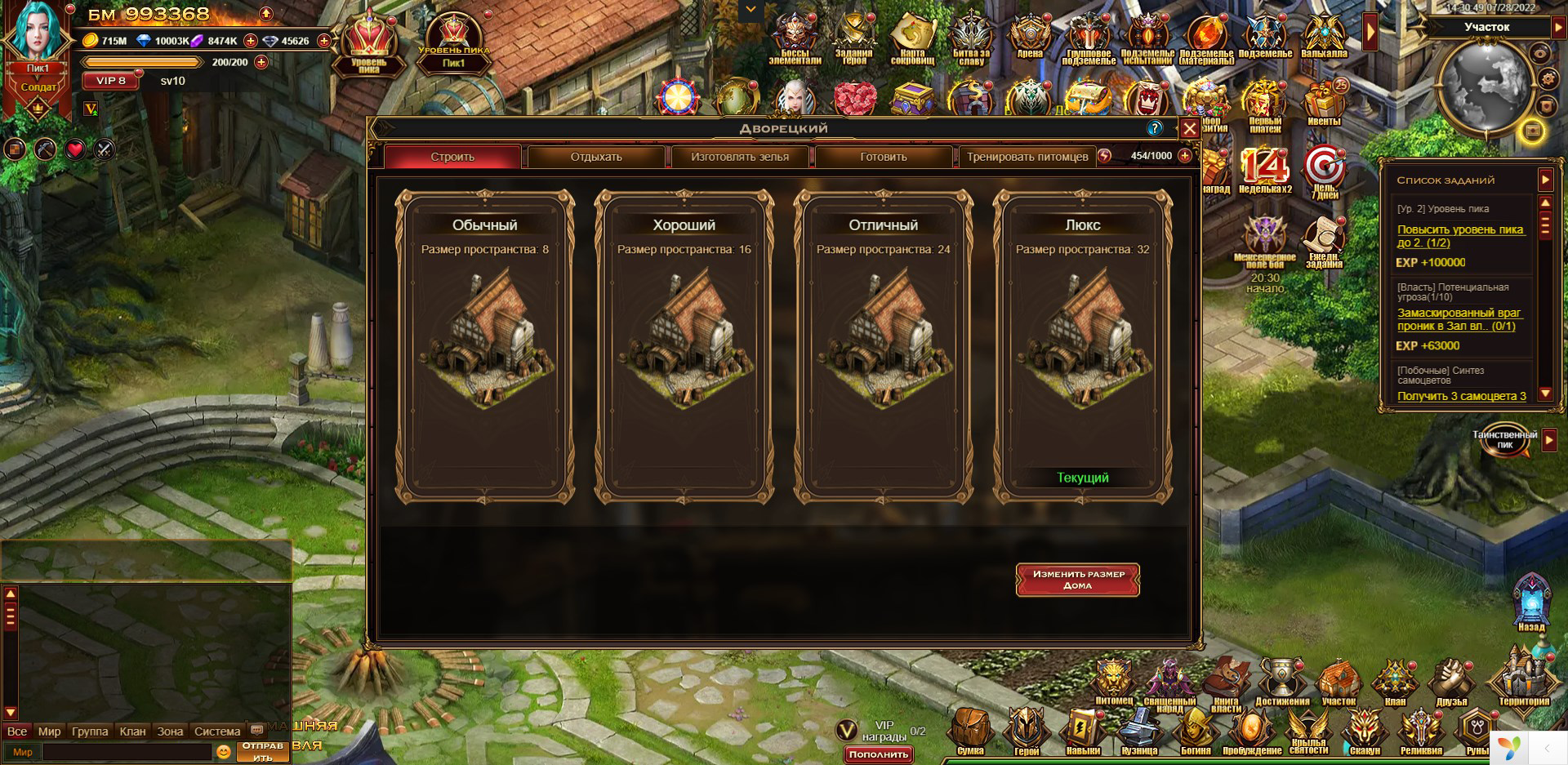Open the Сумка bag icon
This screenshot has height=765, width=1568.
970,731
